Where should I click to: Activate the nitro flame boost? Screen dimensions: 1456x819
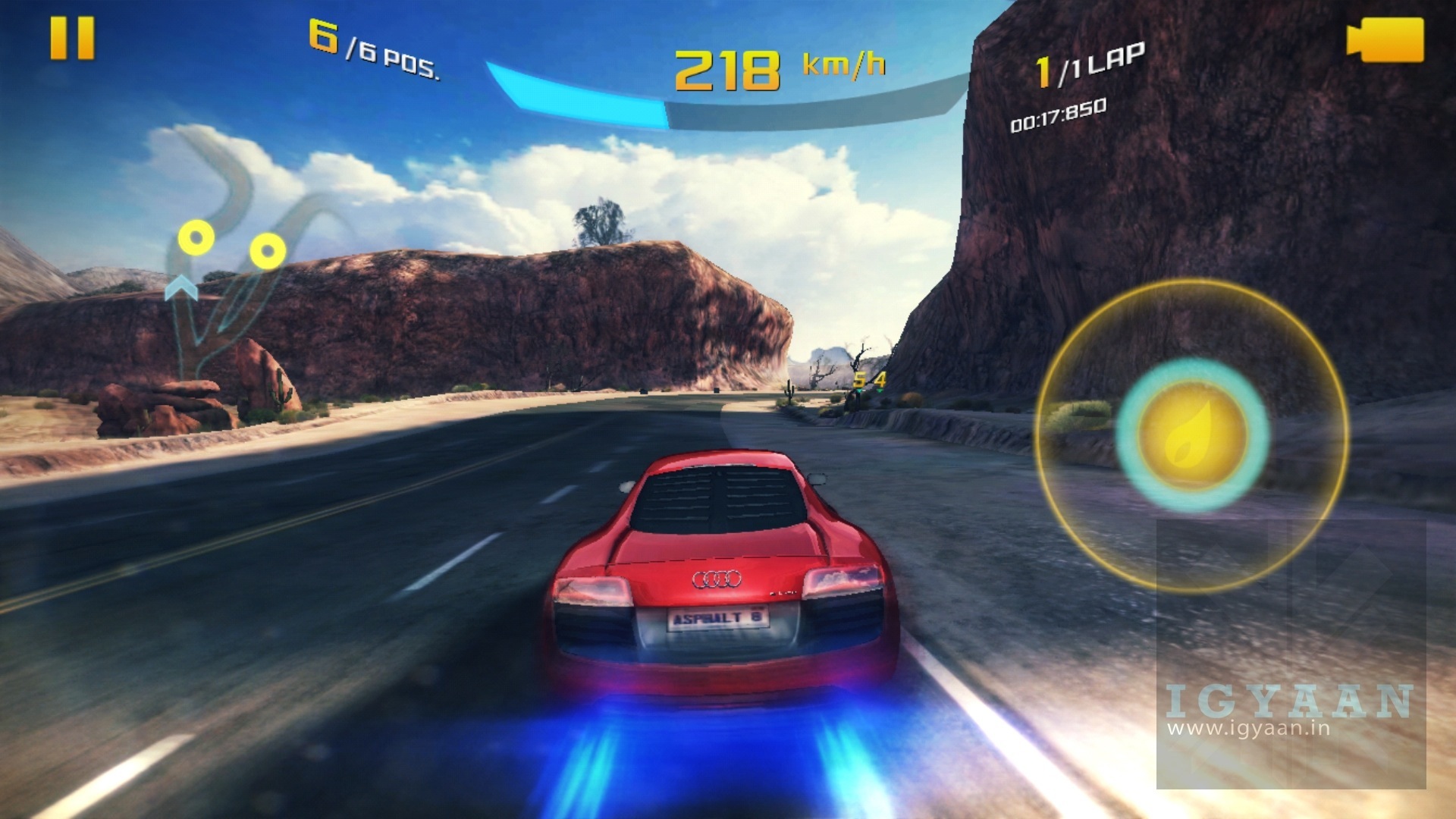[1192, 435]
